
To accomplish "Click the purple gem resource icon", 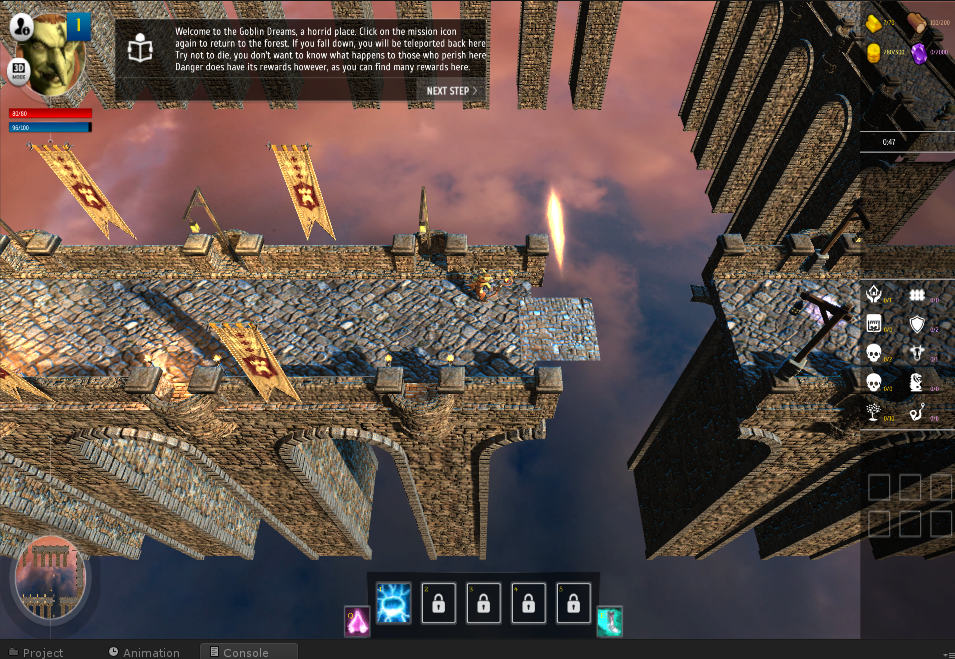I will pos(918,53).
